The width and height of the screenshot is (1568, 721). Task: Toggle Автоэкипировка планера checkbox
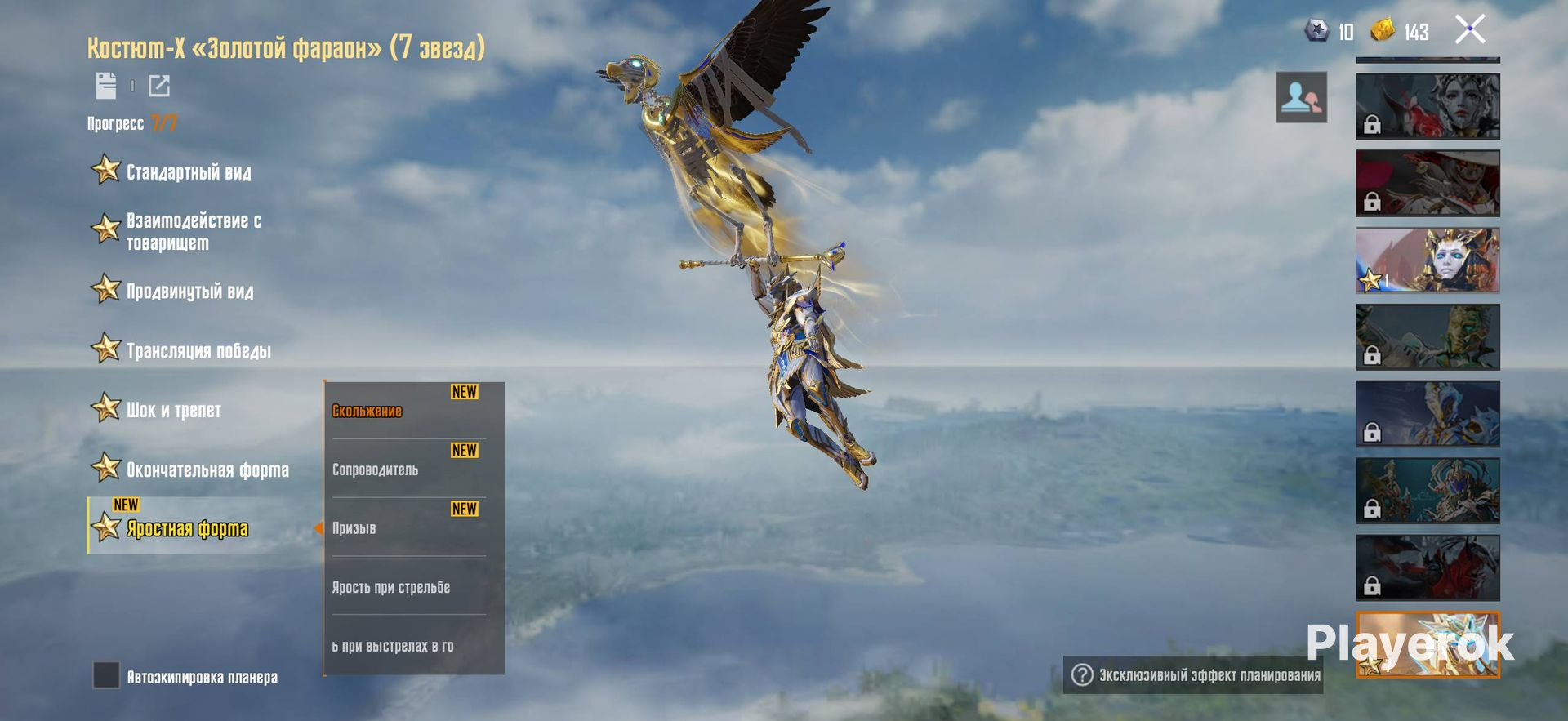(x=106, y=675)
